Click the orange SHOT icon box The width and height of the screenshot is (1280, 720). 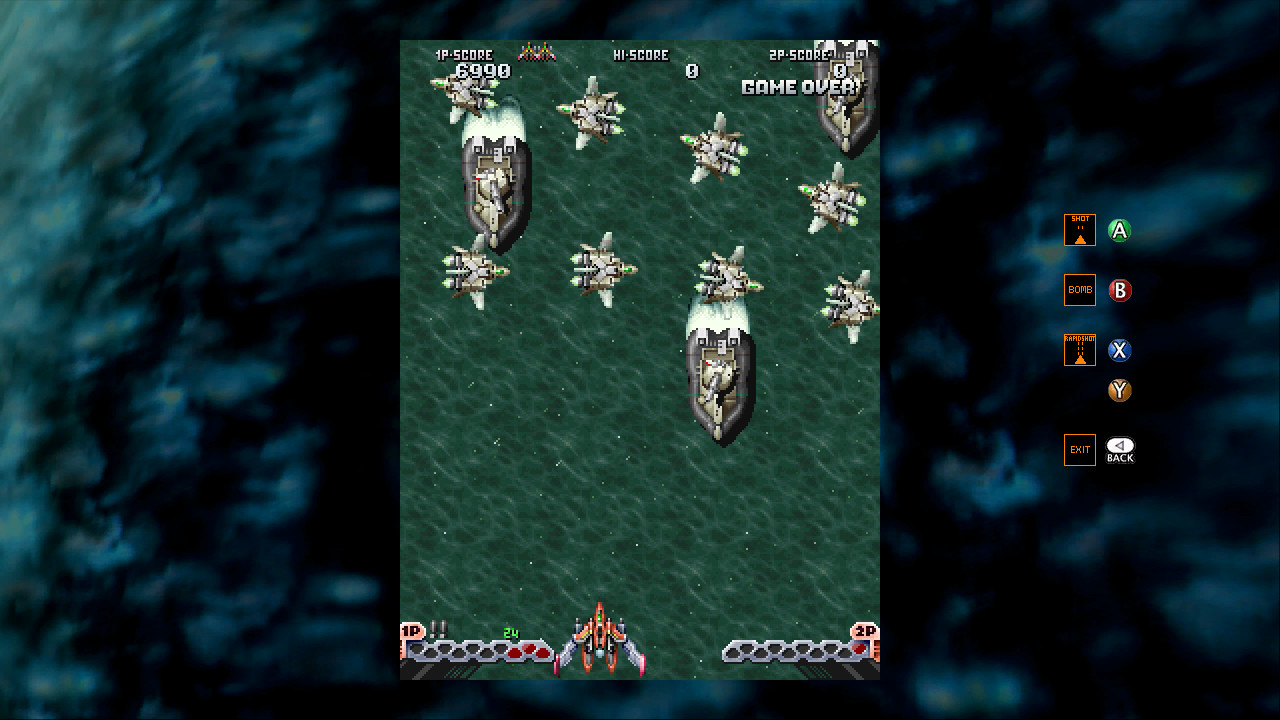click(x=1080, y=230)
